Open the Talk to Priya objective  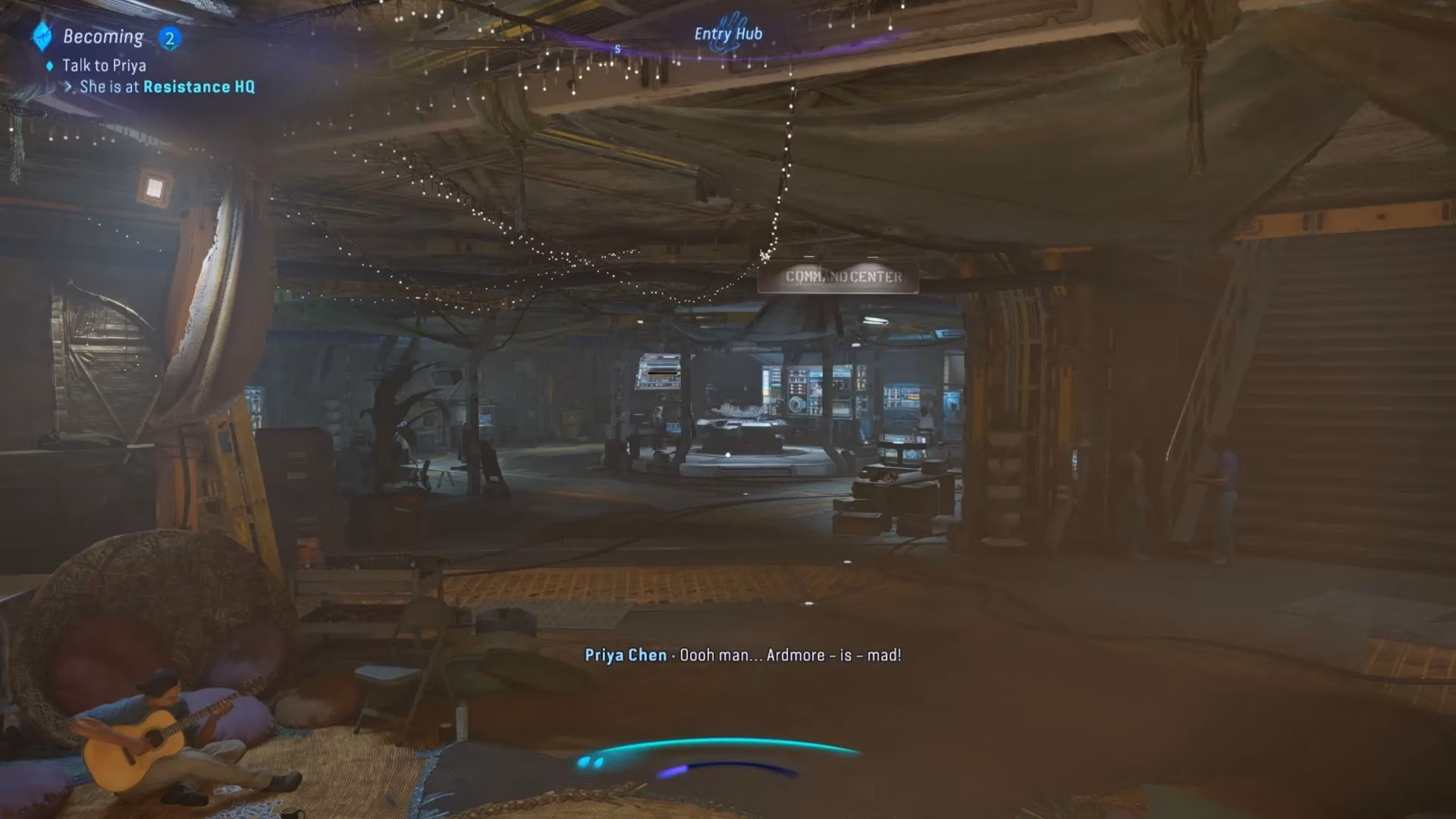pyautogui.click(x=104, y=65)
